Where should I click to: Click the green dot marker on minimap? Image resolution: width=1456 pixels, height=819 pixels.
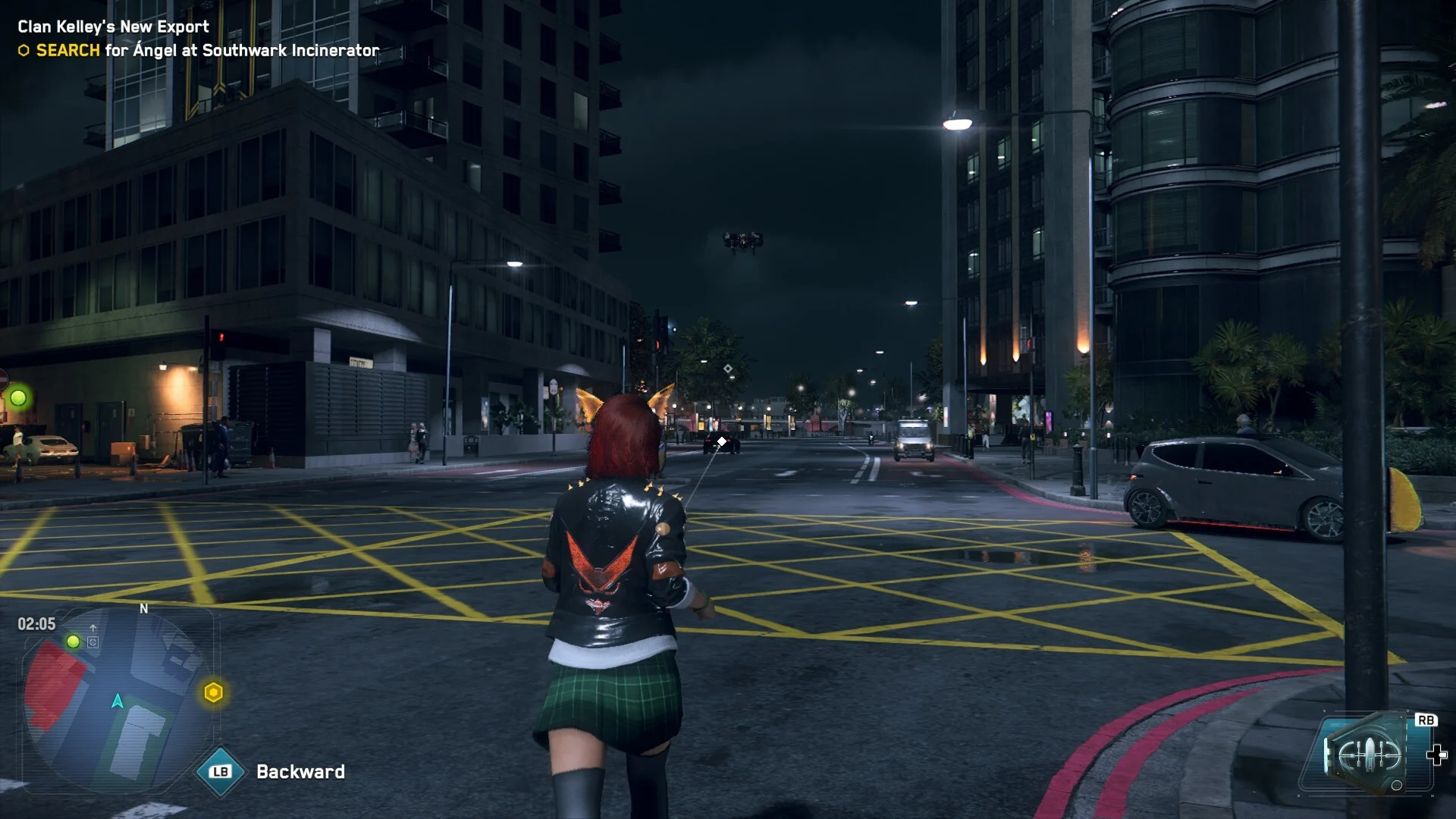74,642
